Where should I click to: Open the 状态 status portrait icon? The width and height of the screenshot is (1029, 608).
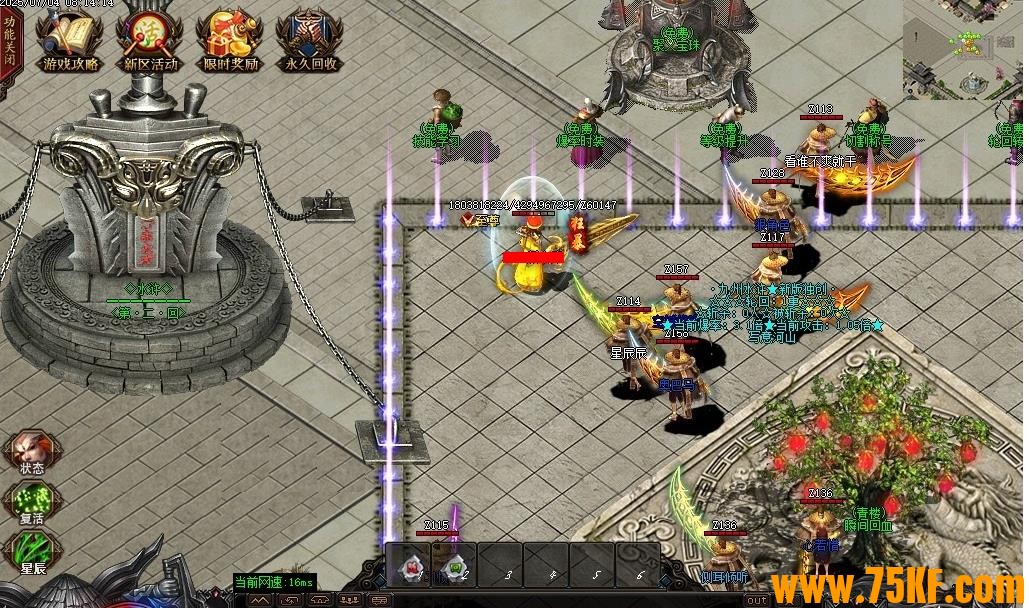[31, 448]
